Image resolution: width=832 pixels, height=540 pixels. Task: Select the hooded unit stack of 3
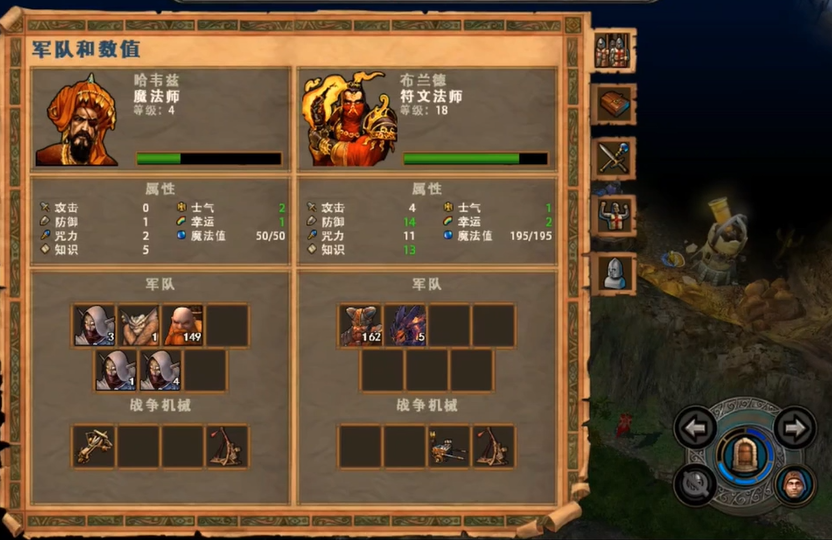click(94, 326)
